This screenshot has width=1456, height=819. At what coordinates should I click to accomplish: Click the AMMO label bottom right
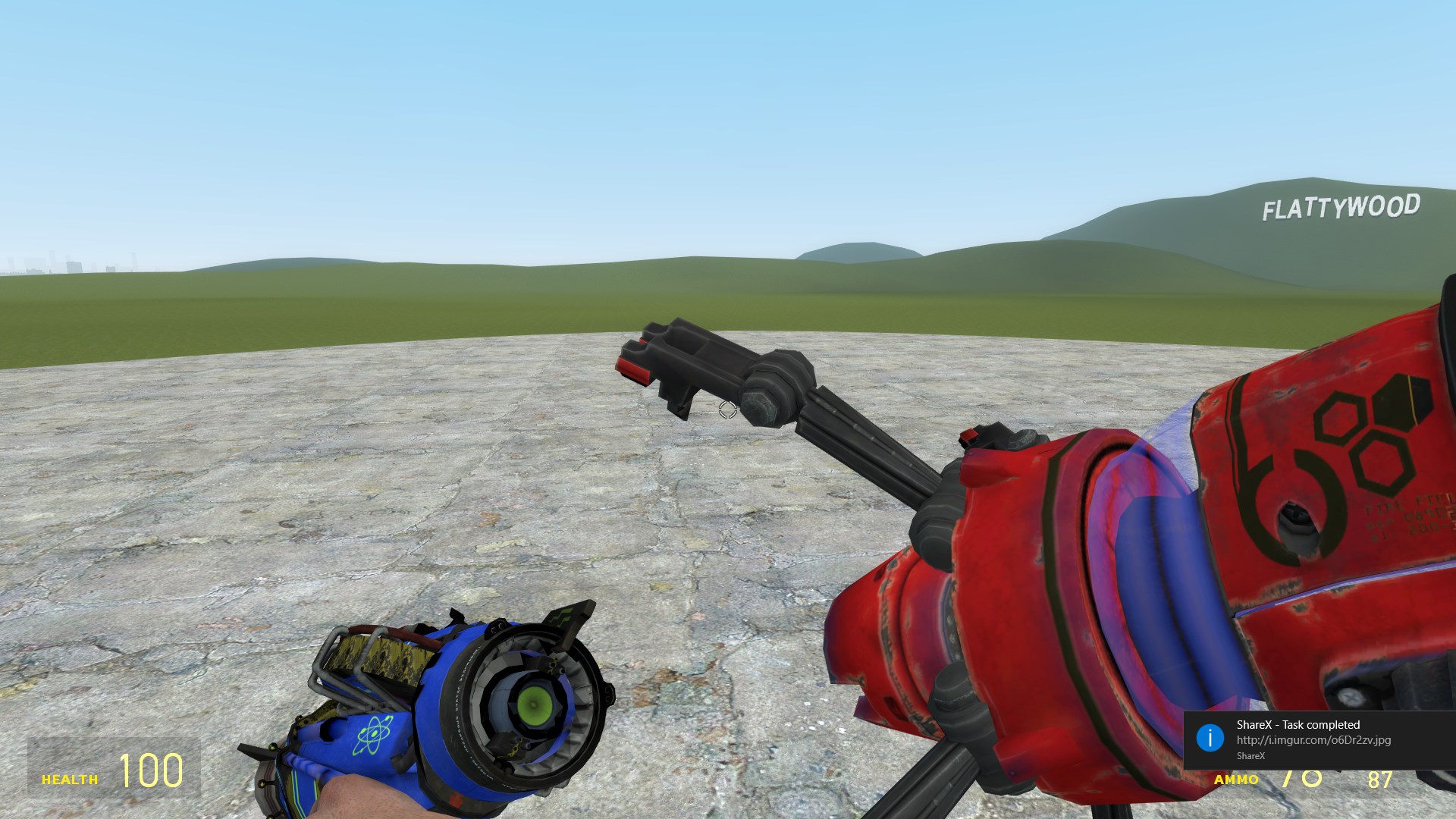point(1238,780)
